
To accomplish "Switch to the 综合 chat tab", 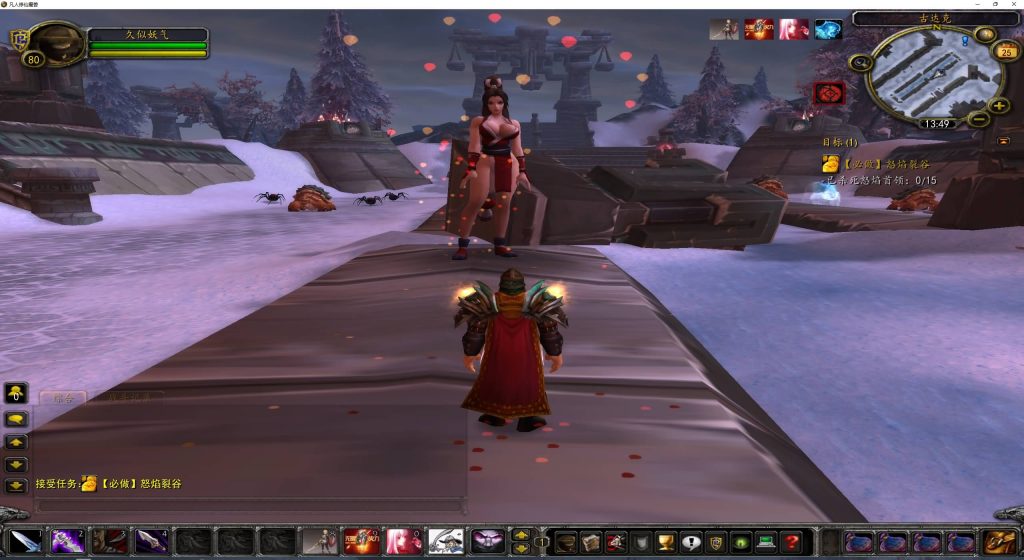I will (63, 397).
